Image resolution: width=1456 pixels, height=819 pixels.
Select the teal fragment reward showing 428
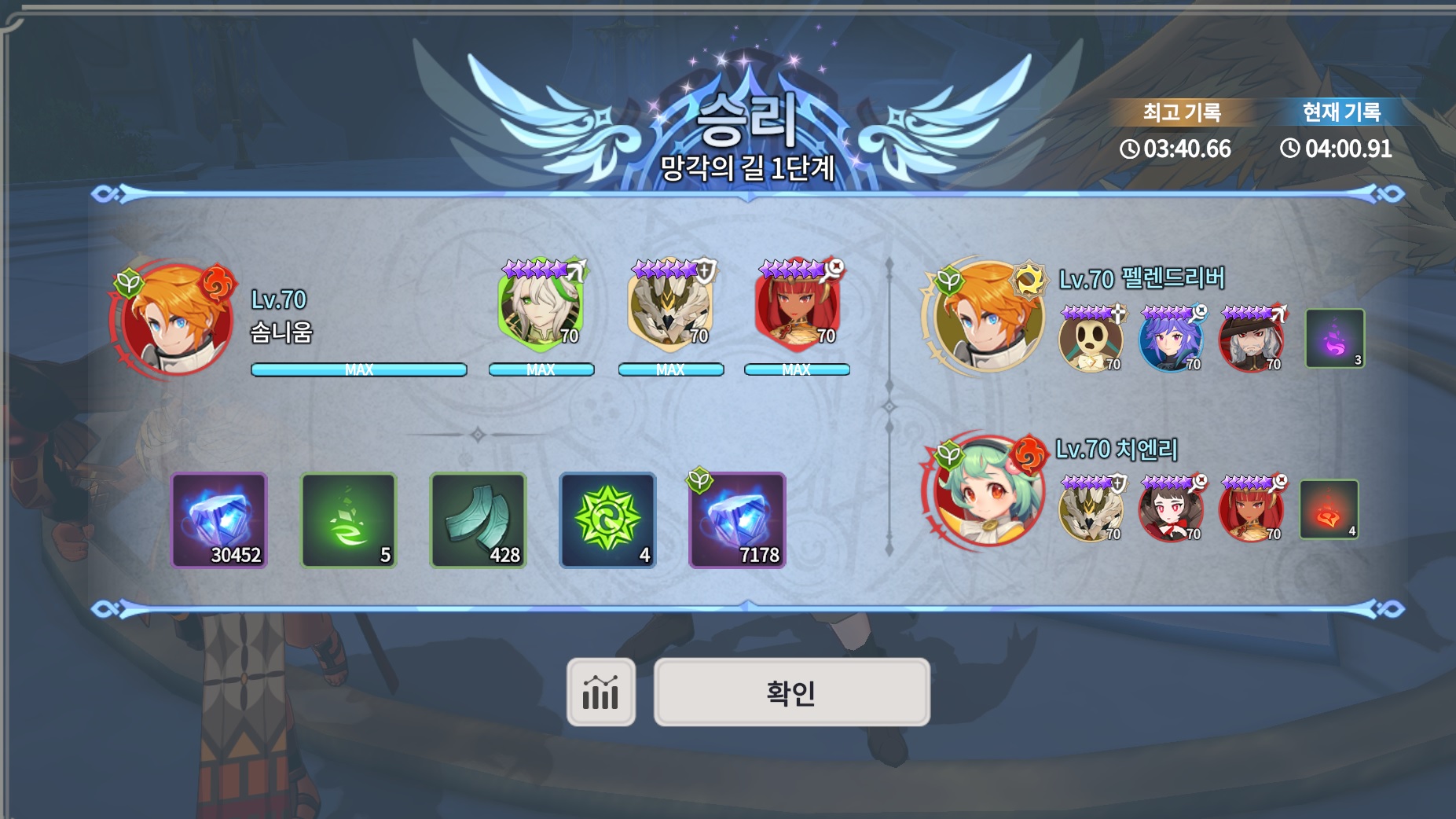(x=478, y=520)
